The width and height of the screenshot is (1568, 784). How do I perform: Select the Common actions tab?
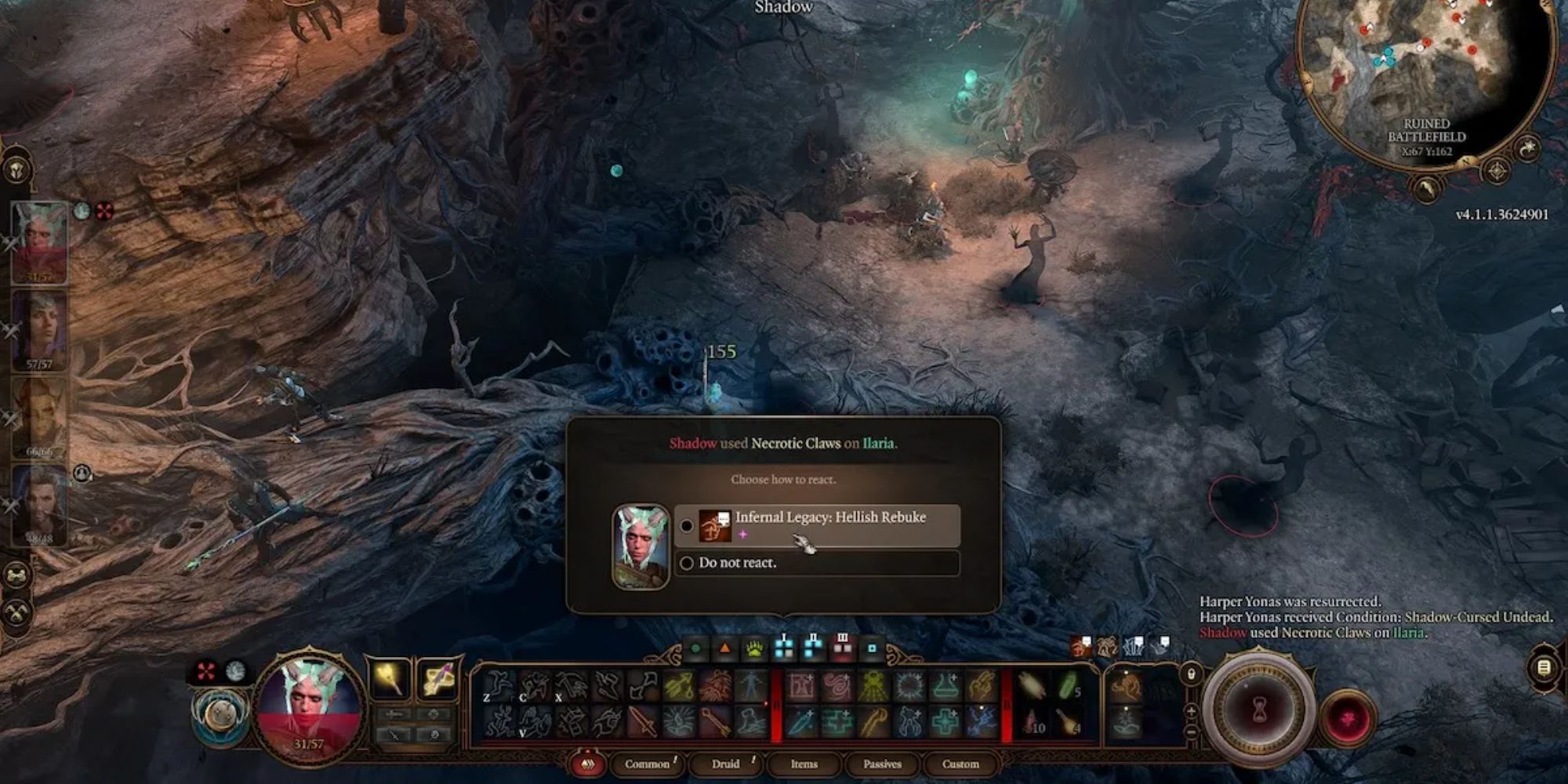coord(647,764)
